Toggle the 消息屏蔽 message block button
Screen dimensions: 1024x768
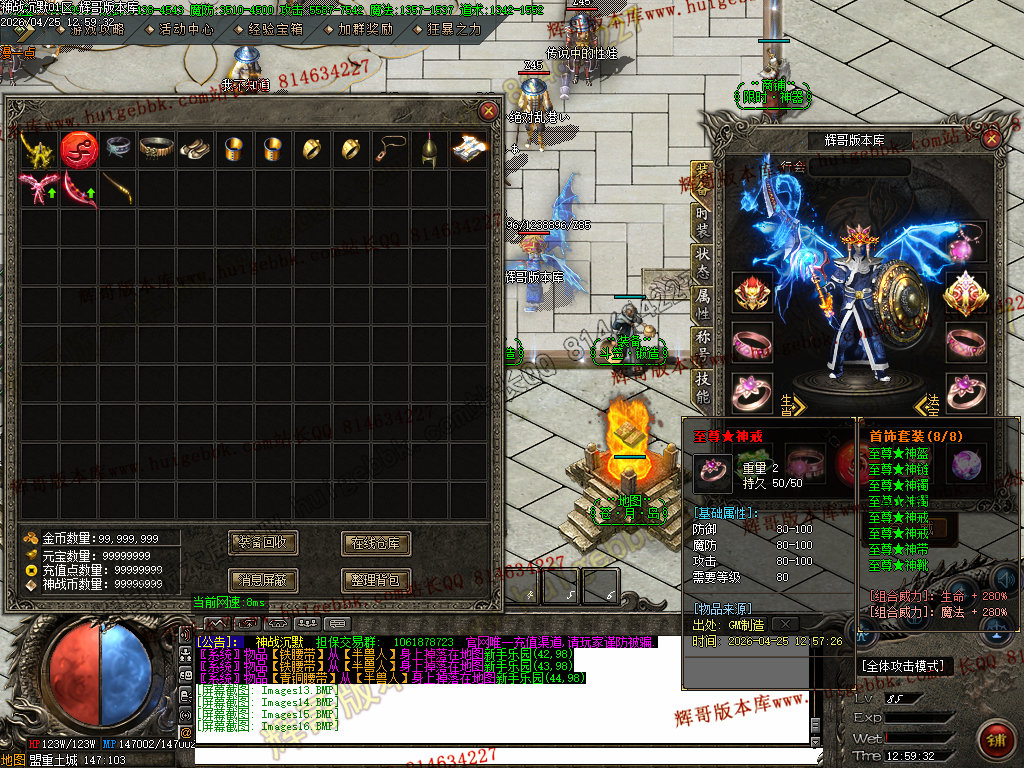(263, 579)
